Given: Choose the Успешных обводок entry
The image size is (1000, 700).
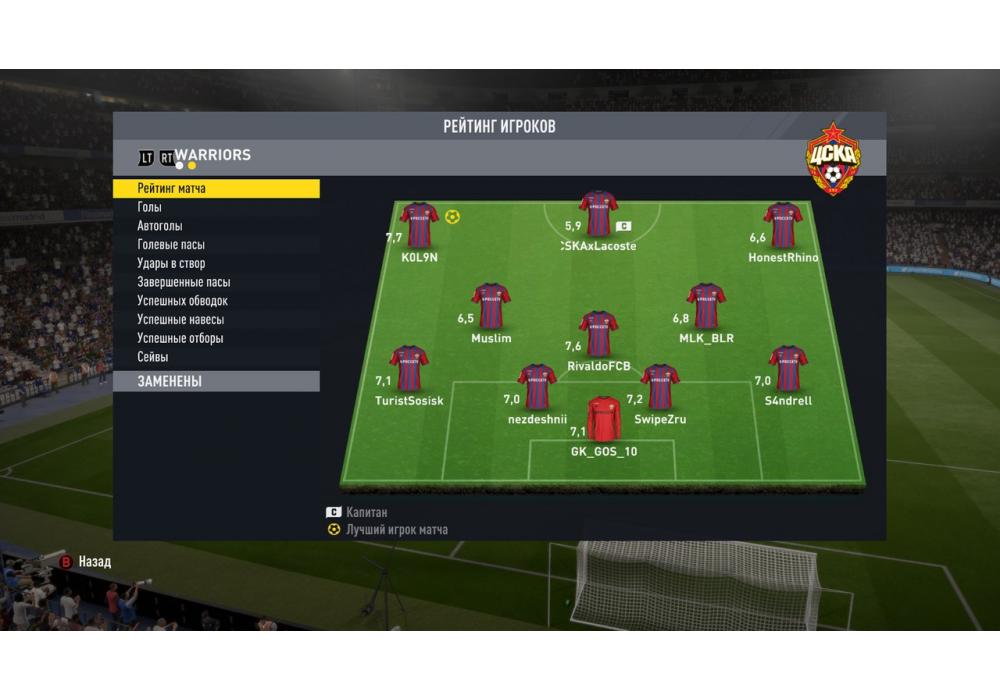Looking at the screenshot, I should pos(216,301).
